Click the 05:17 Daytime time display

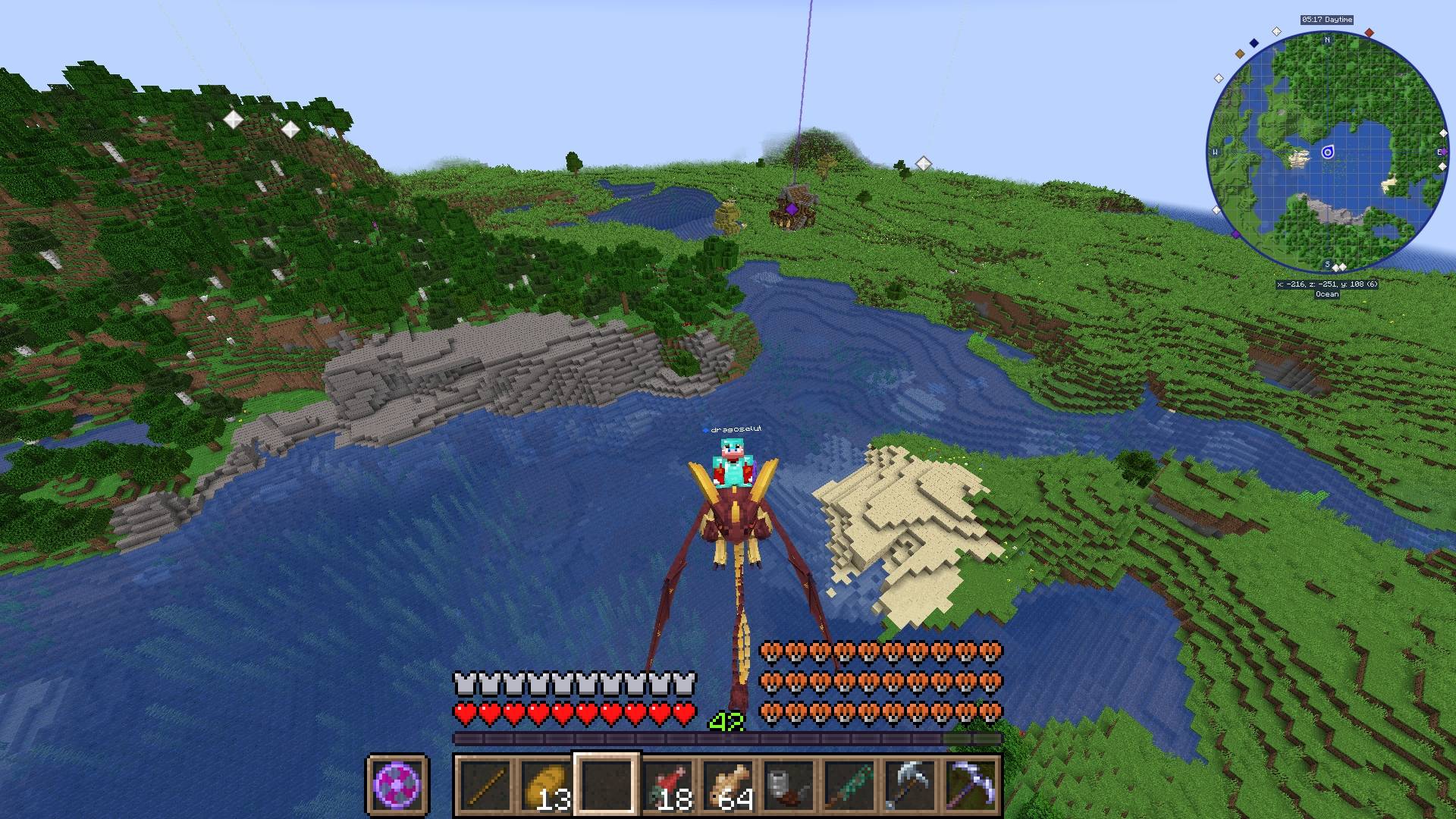[1326, 19]
